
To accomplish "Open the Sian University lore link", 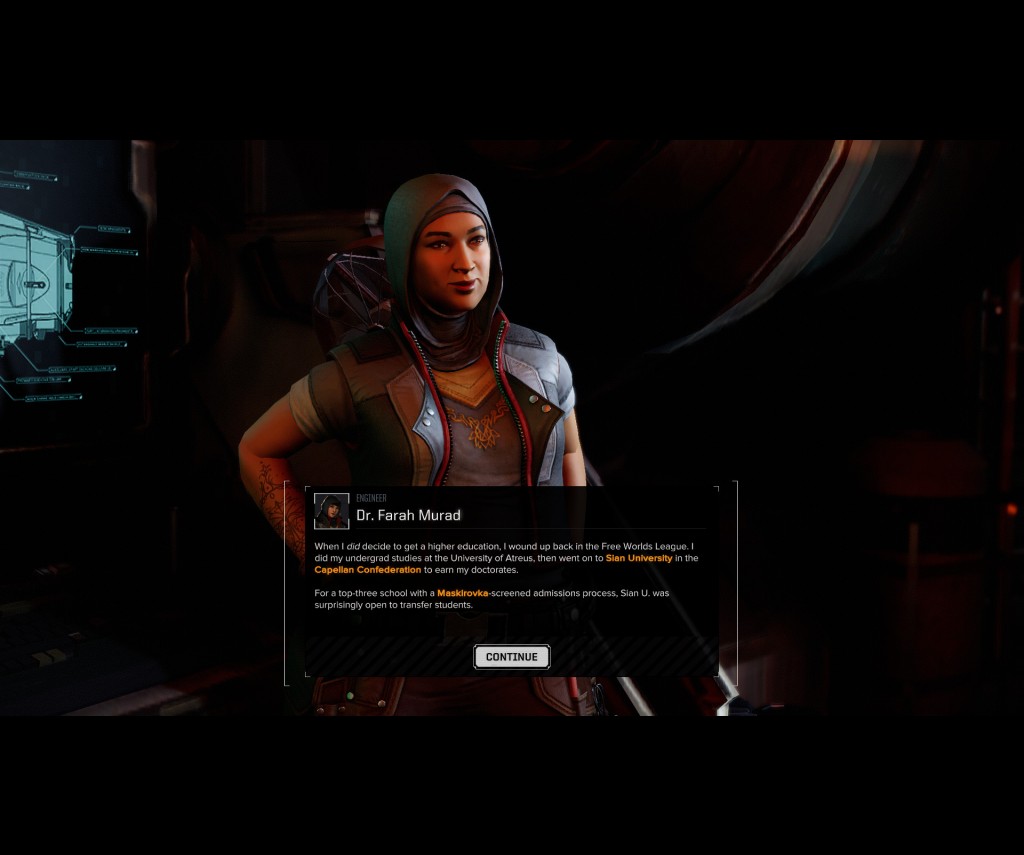I will [x=639, y=558].
